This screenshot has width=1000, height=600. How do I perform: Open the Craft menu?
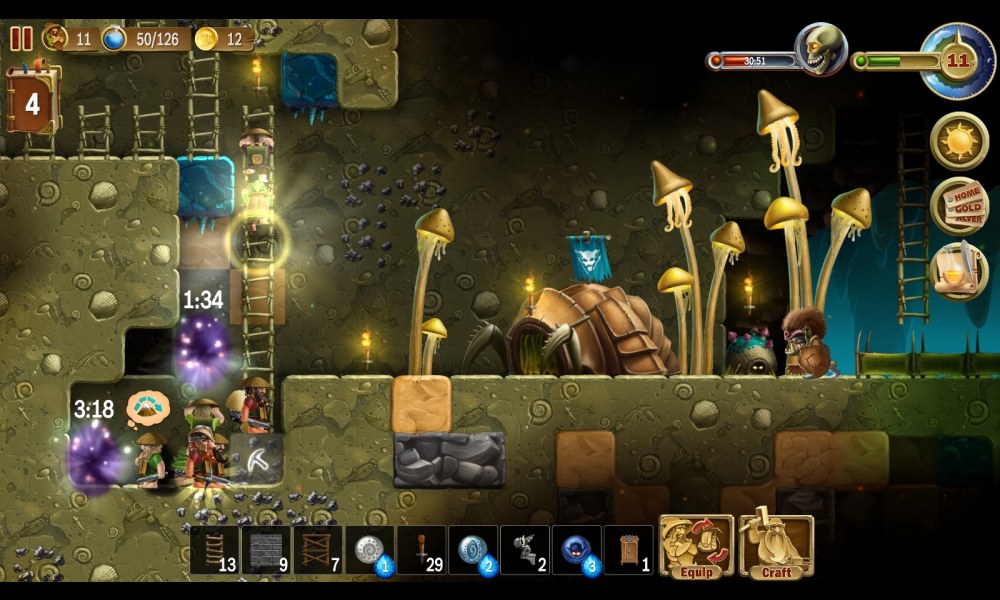click(776, 546)
